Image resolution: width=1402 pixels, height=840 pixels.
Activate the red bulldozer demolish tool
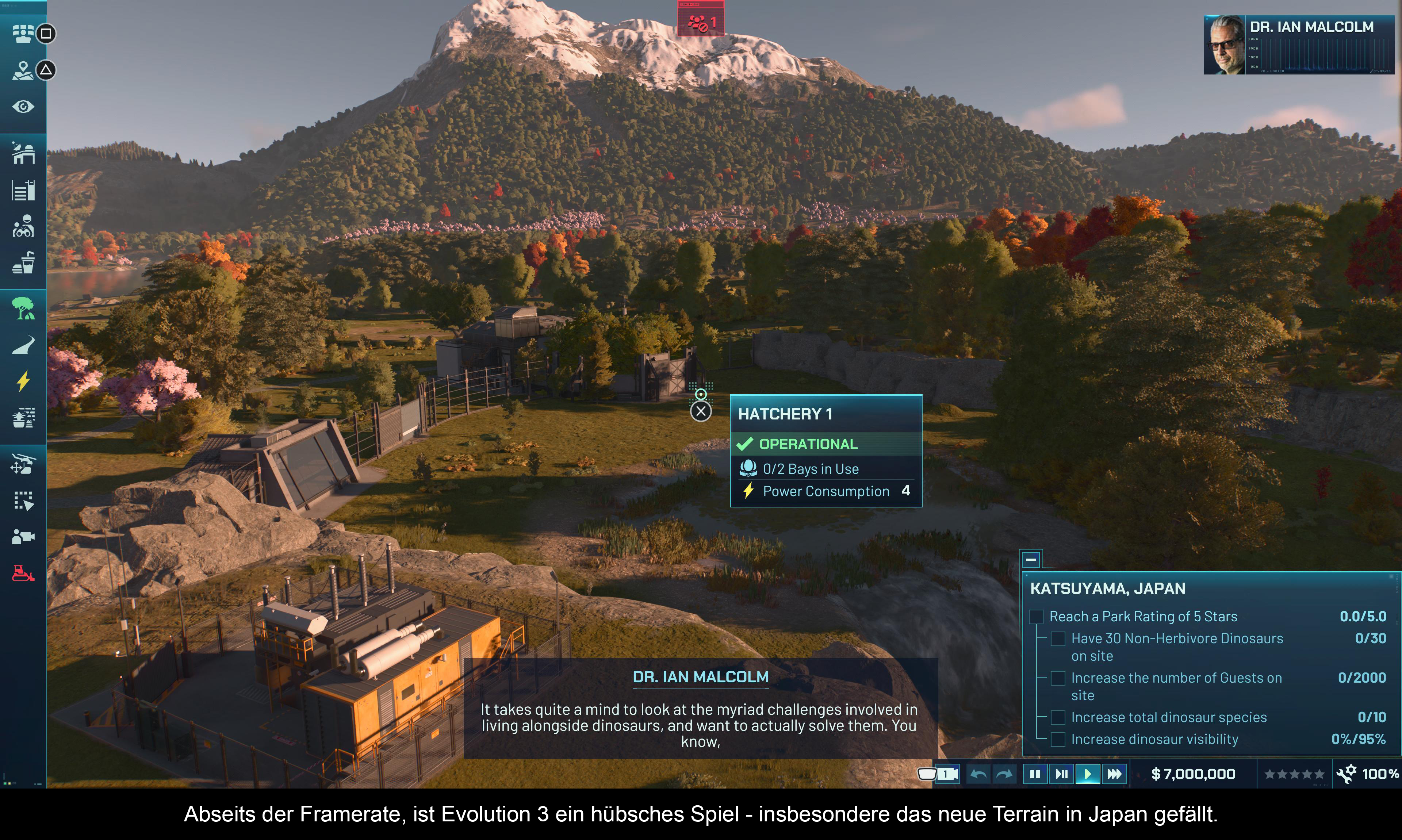pyautogui.click(x=23, y=573)
